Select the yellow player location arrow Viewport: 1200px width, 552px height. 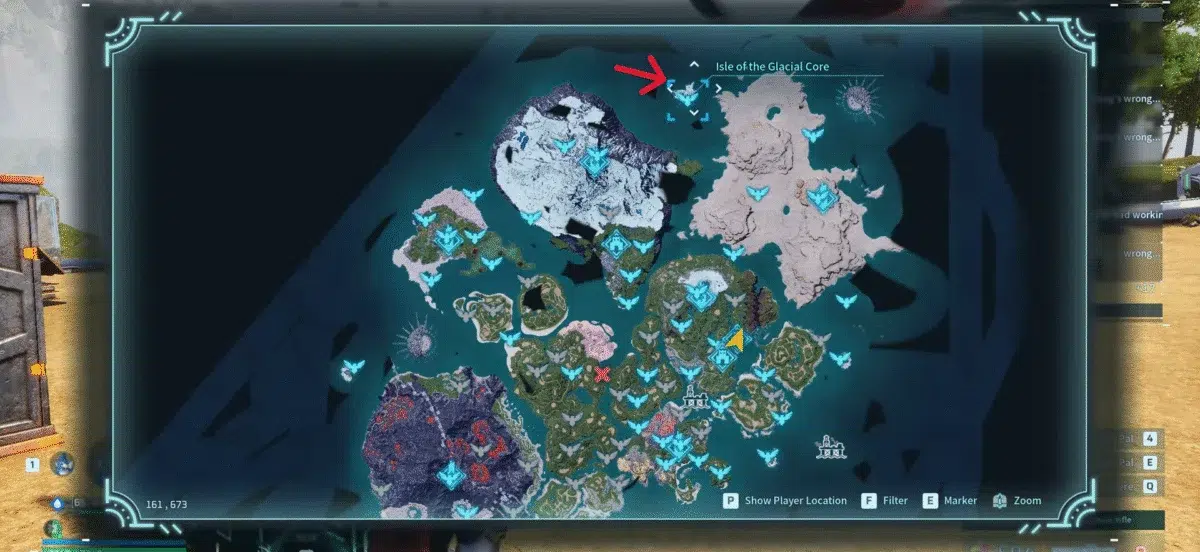click(x=736, y=341)
